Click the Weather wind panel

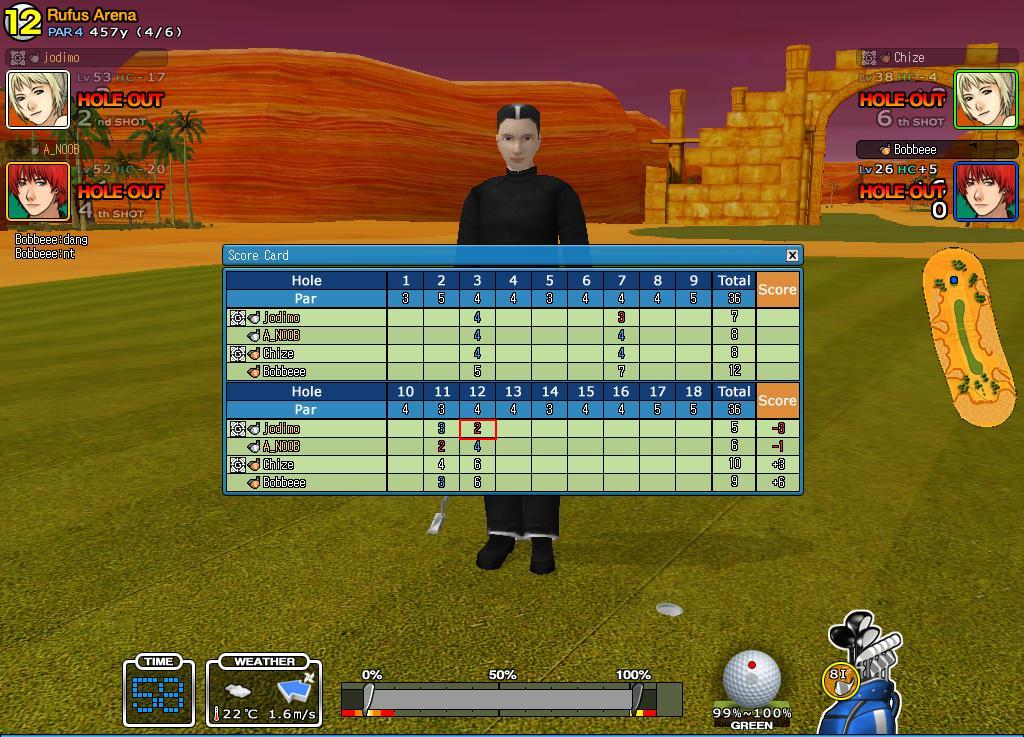264,692
